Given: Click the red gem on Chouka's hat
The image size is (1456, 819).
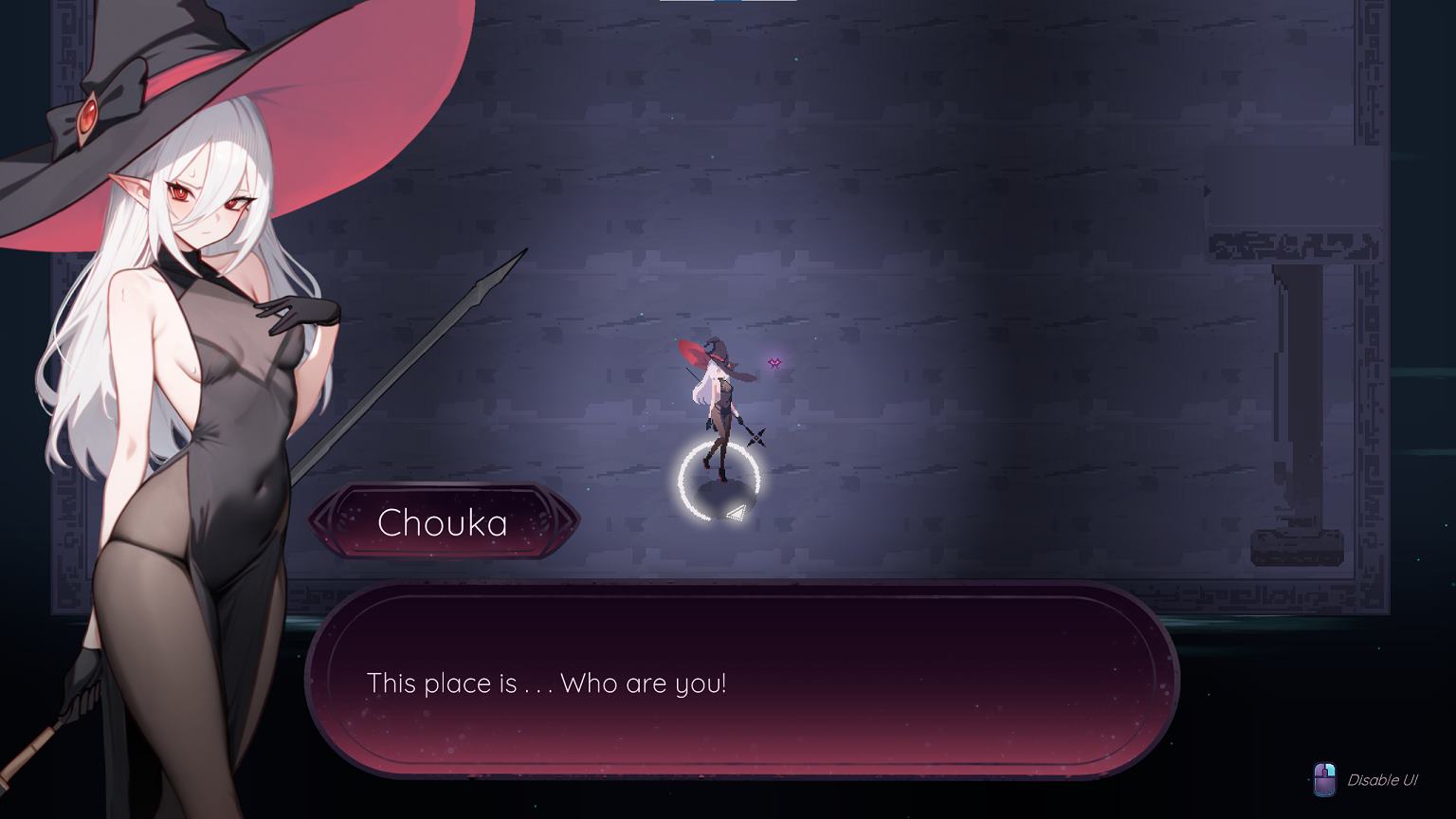Looking at the screenshot, I should click(87, 116).
